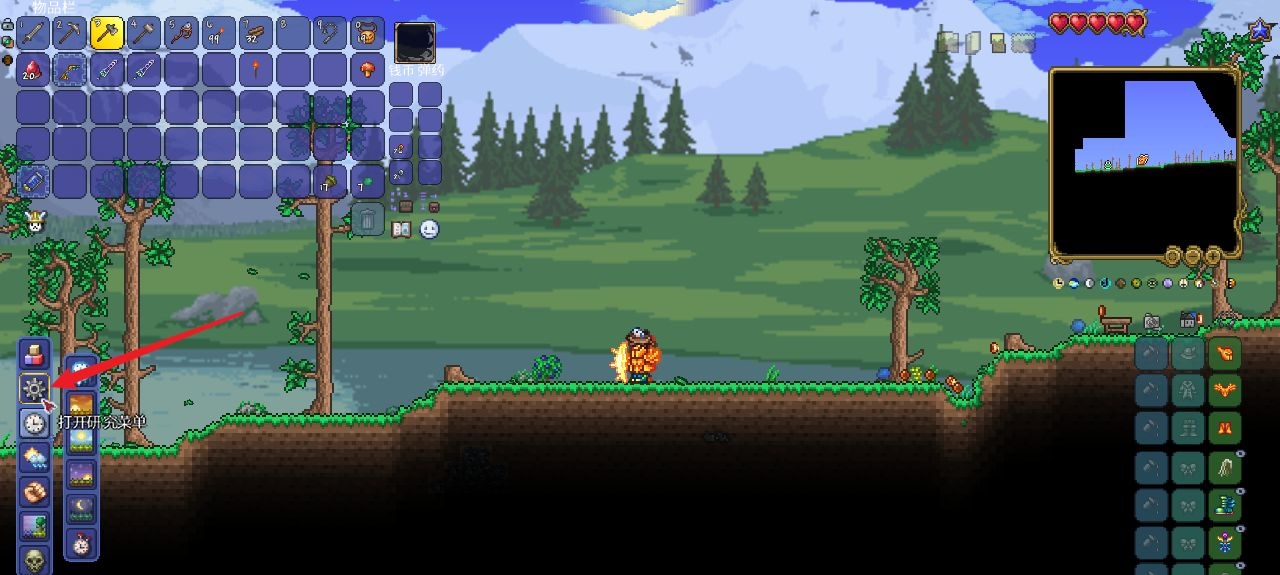Open the emote face button
Image resolution: width=1280 pixels, height=575 pixels.
click(429, 230)
